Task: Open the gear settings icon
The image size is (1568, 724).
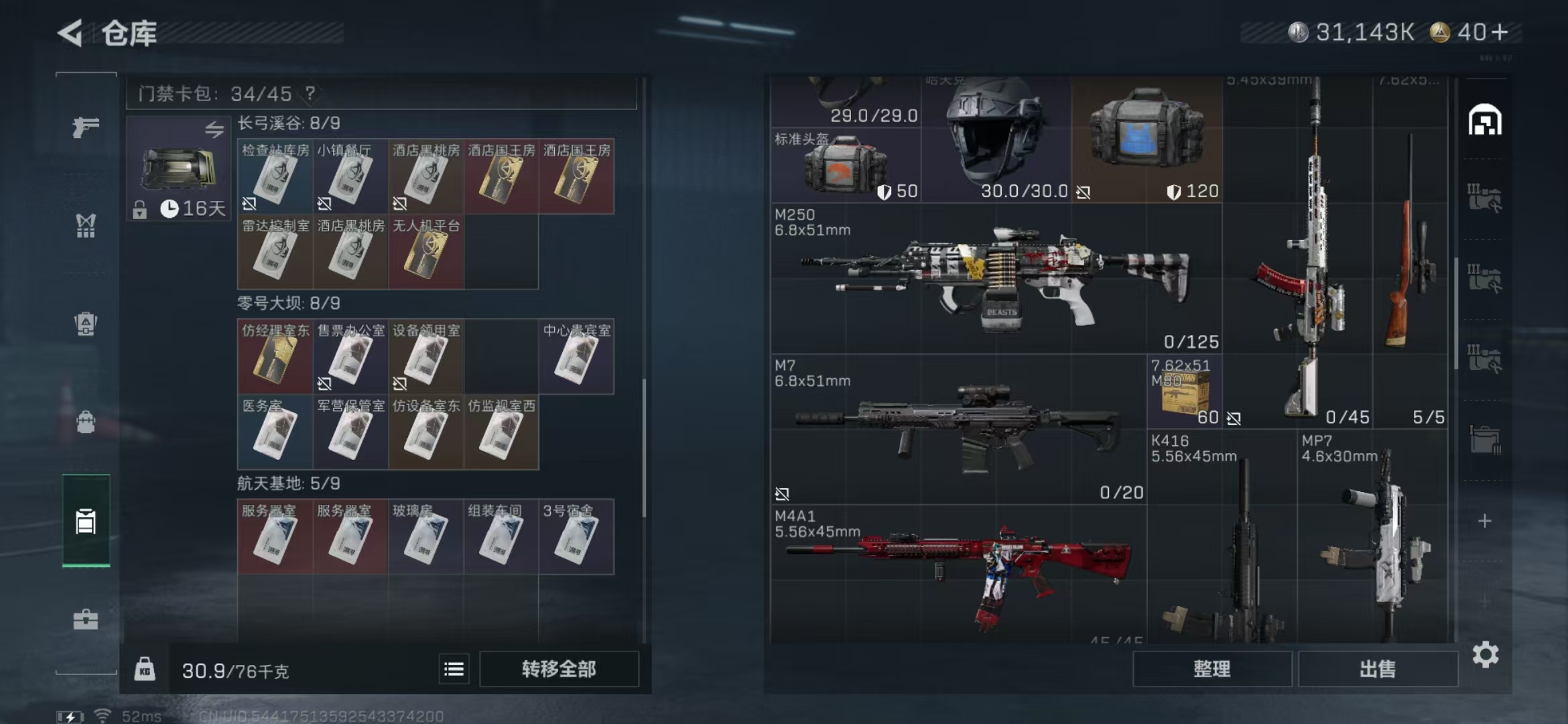Action: 1485,655
